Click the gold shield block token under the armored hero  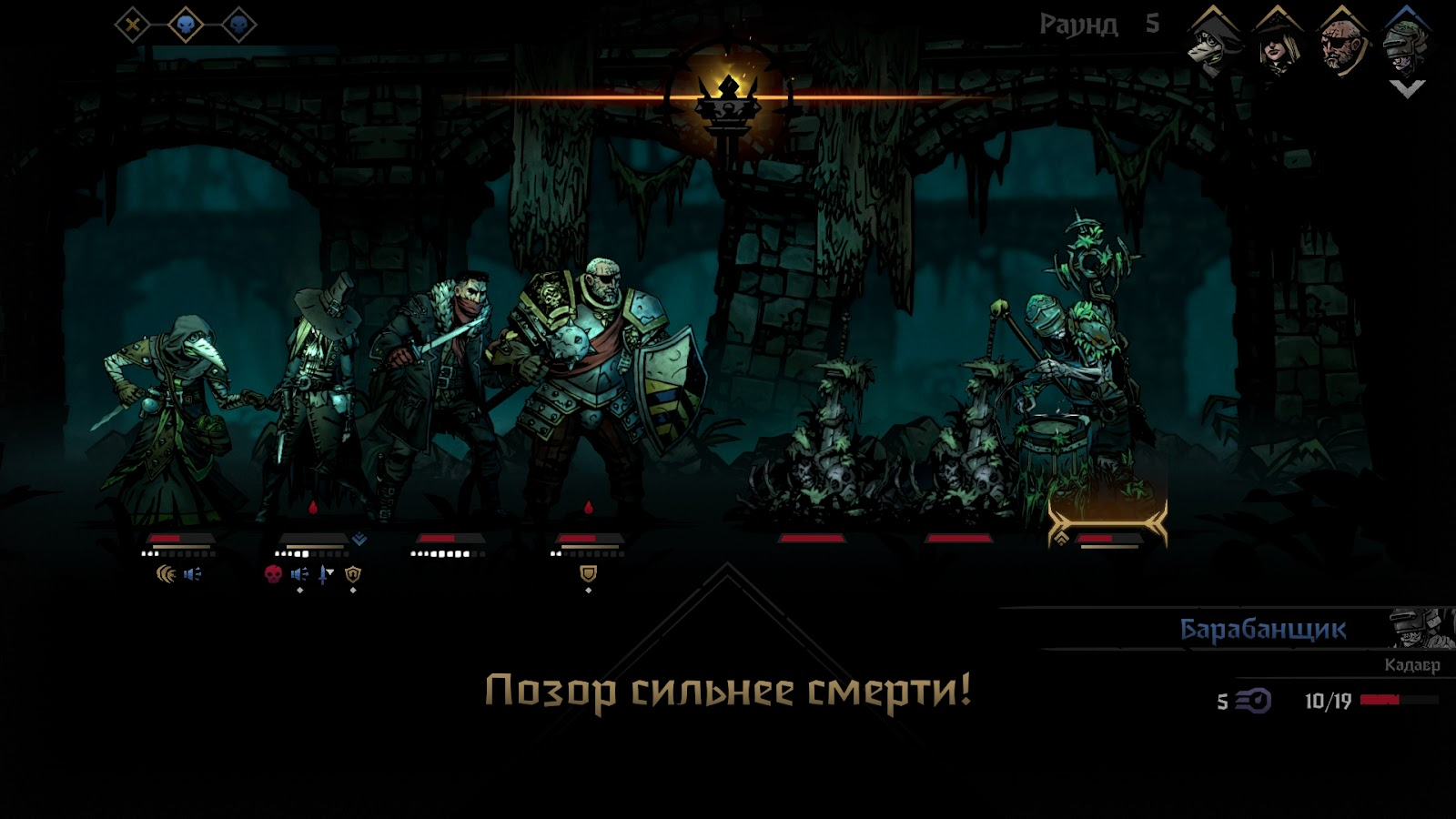pyautogui.click(x=589, y=573)
